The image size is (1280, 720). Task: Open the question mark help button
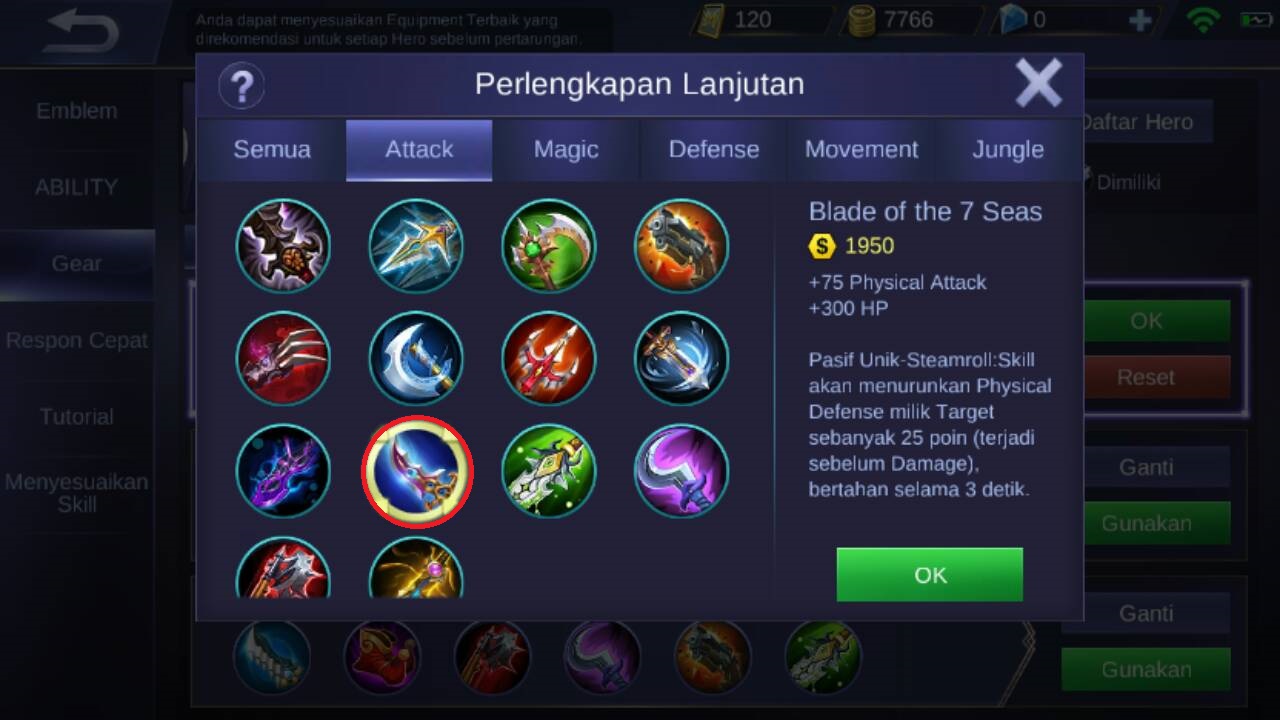[241, 85]
